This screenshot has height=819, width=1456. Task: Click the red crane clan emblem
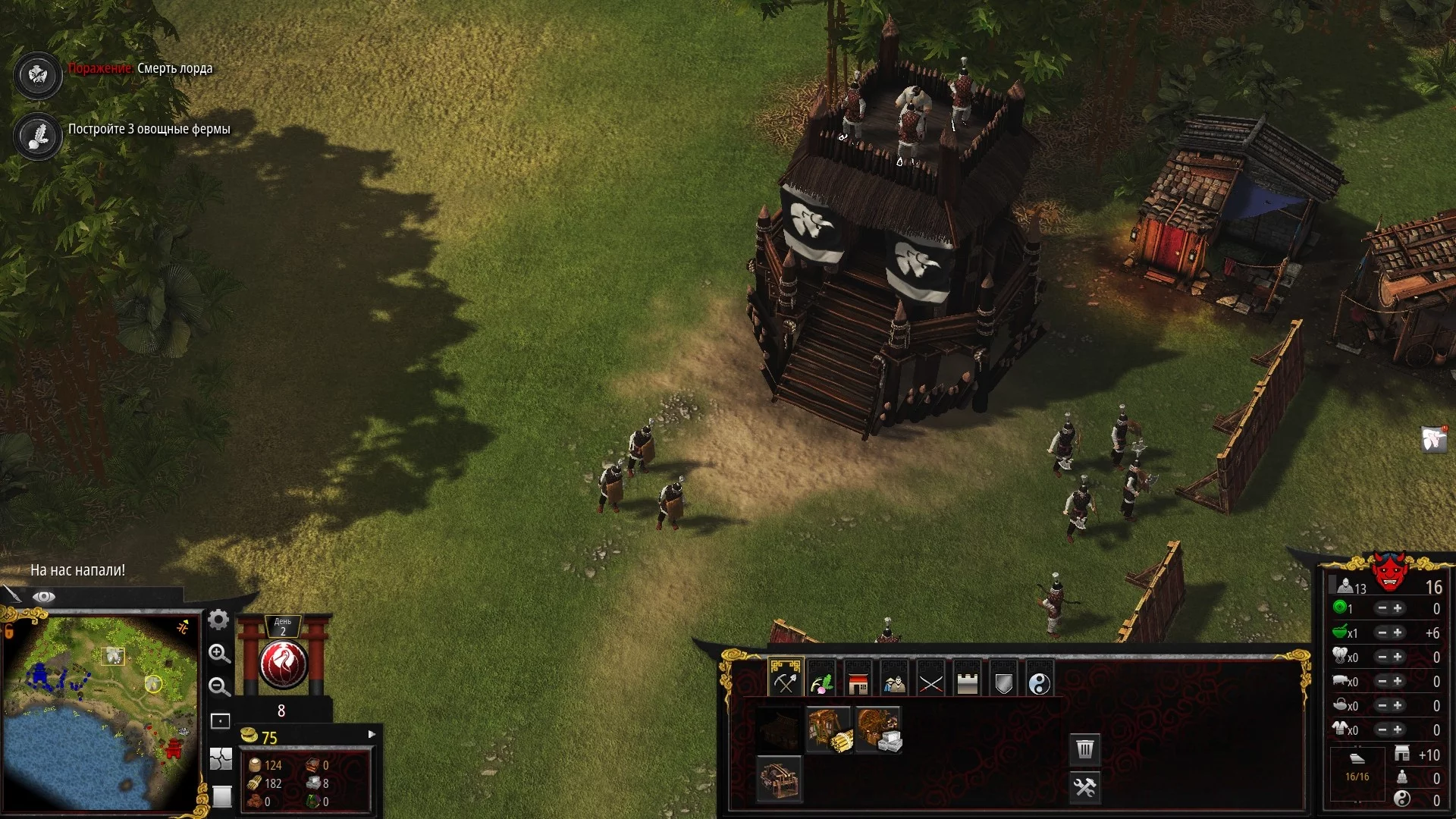[284, 664]
